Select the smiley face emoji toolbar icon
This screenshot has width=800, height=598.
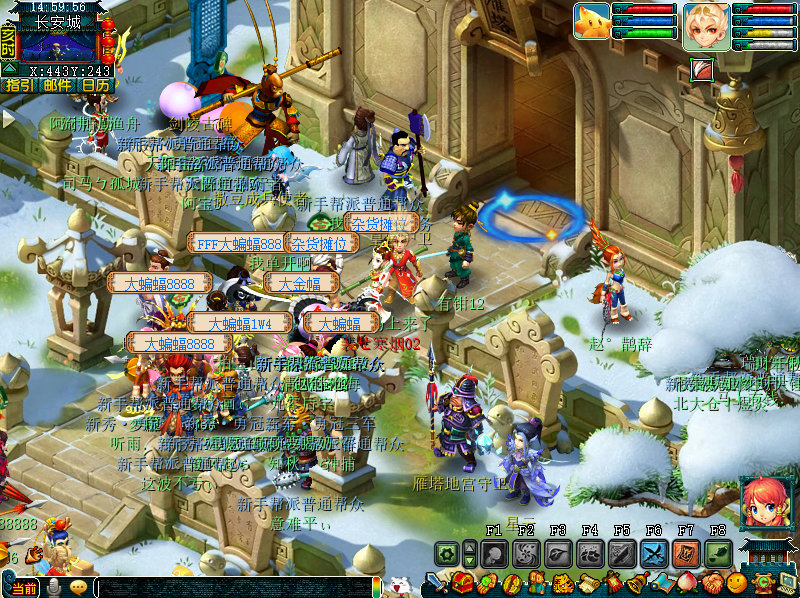736,582
